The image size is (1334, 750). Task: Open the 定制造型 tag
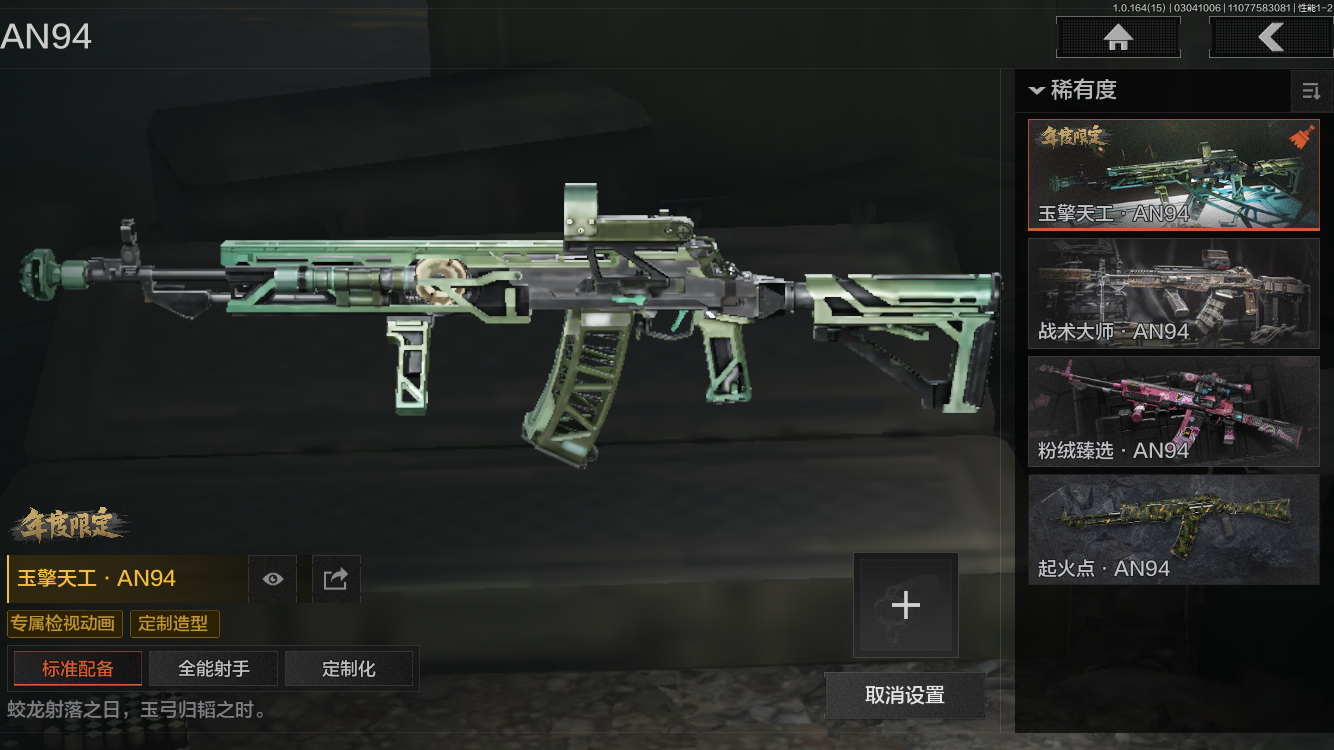174,624
